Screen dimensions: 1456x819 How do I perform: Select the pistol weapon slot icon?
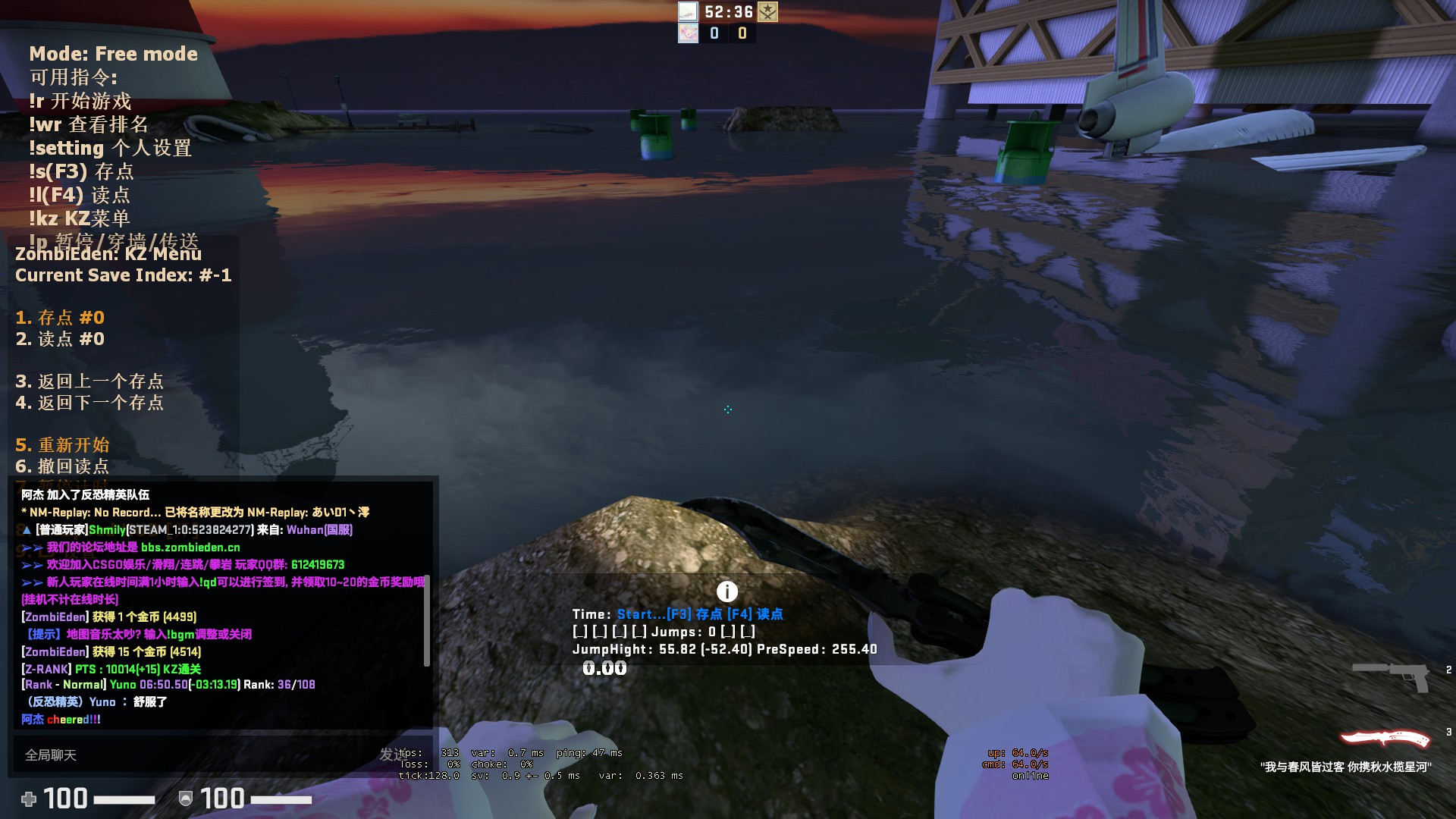(x=1392, y=676)
